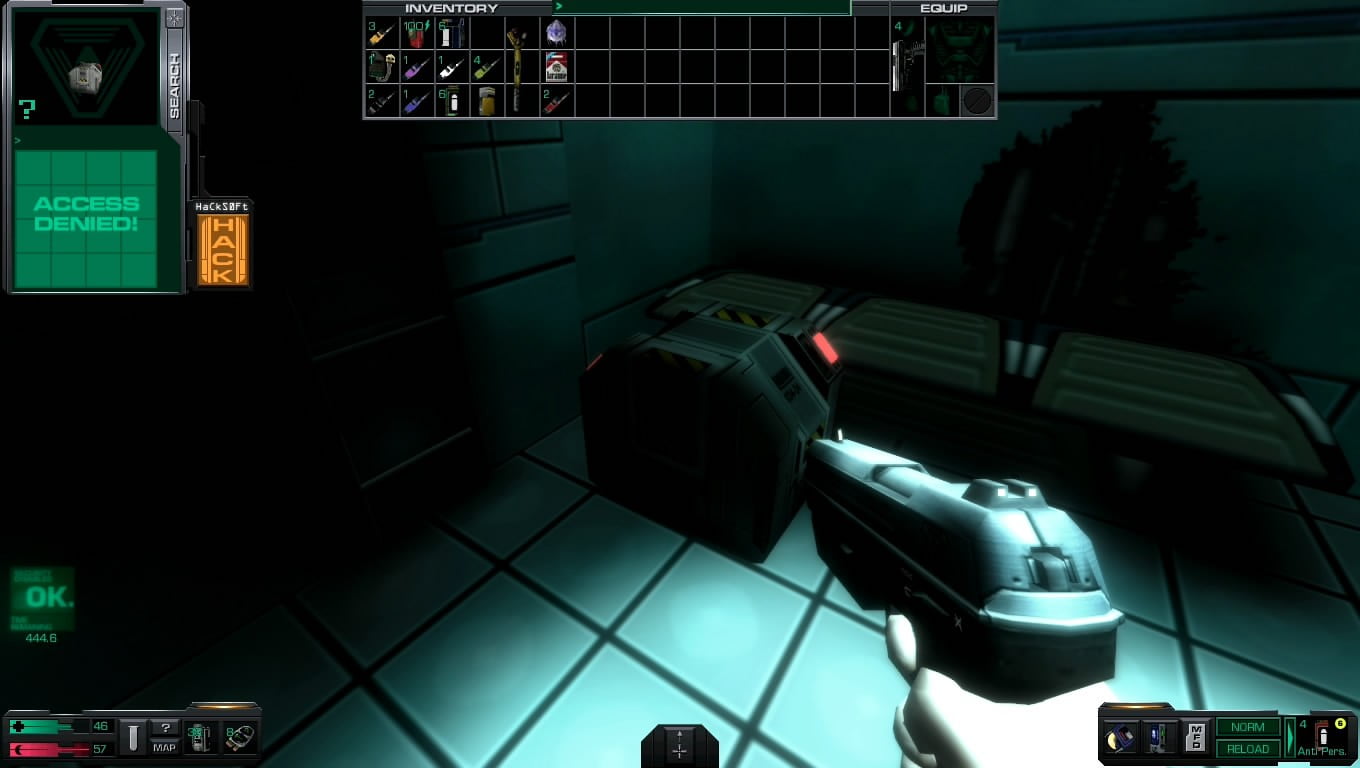Click the green chevron to cycle ammo types
1360x768 pixels.
[x=1290, y=737]
